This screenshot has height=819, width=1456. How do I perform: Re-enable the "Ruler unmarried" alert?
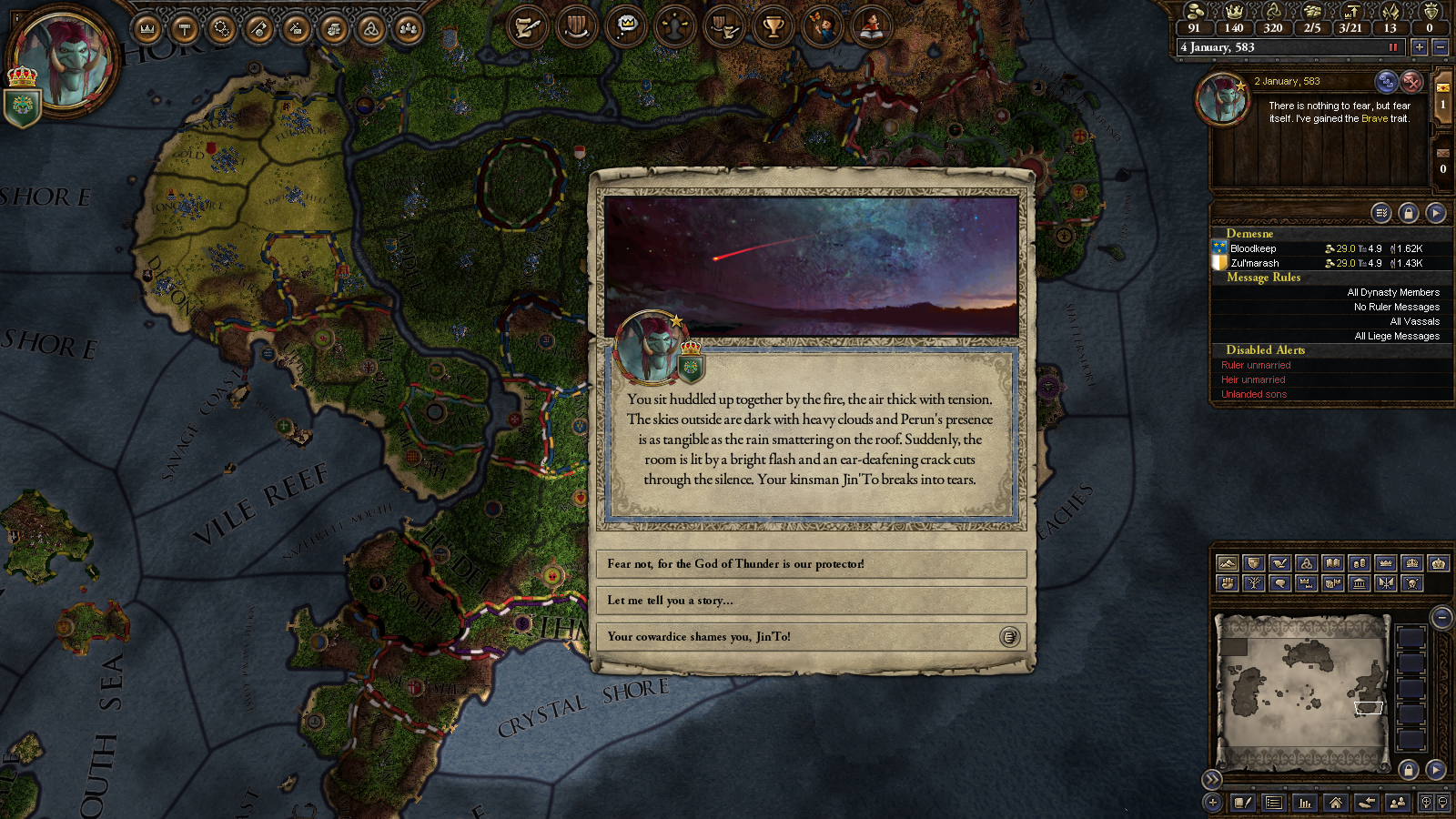(1256, 365)
